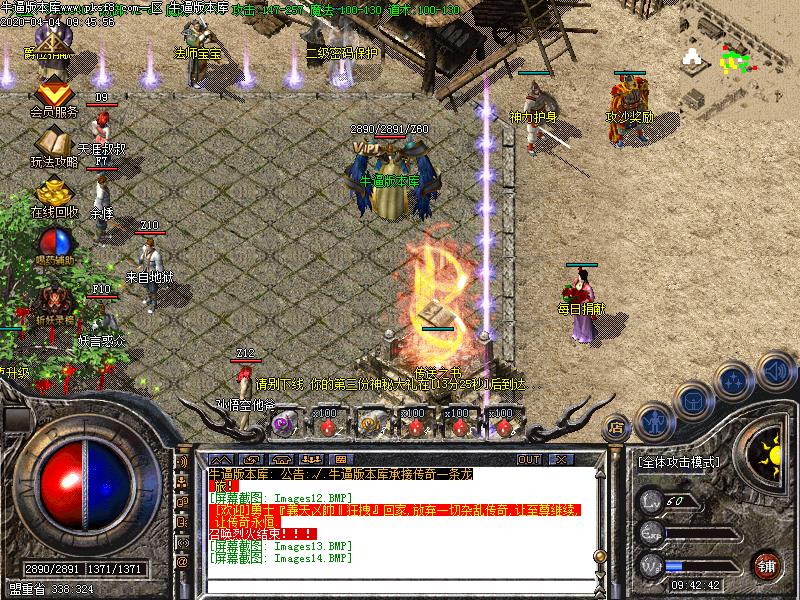Open the character figure round button
Screen dimensions: 800x600
[x=653, y=420]
